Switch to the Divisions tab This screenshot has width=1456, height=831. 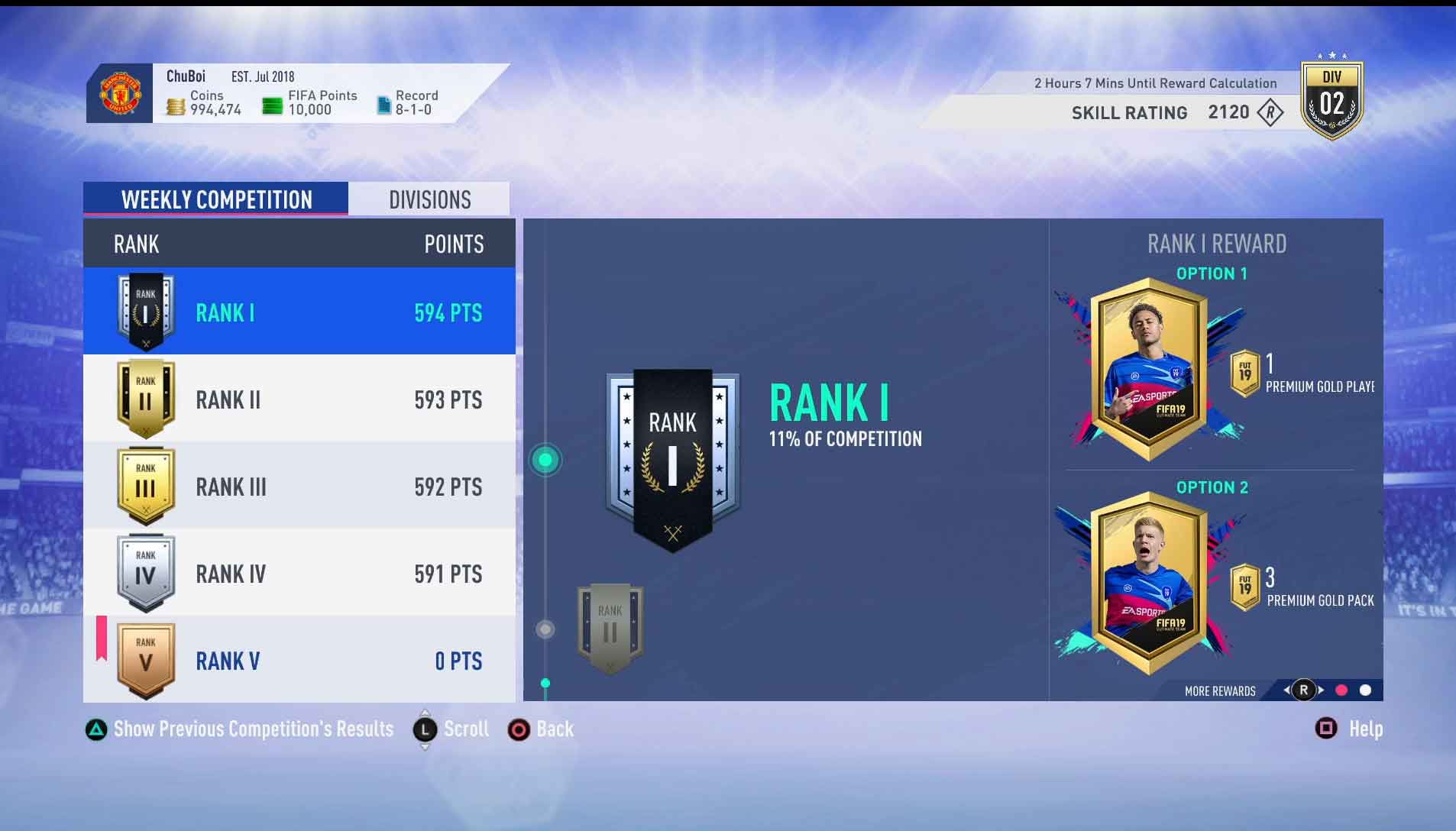point(429,199)
